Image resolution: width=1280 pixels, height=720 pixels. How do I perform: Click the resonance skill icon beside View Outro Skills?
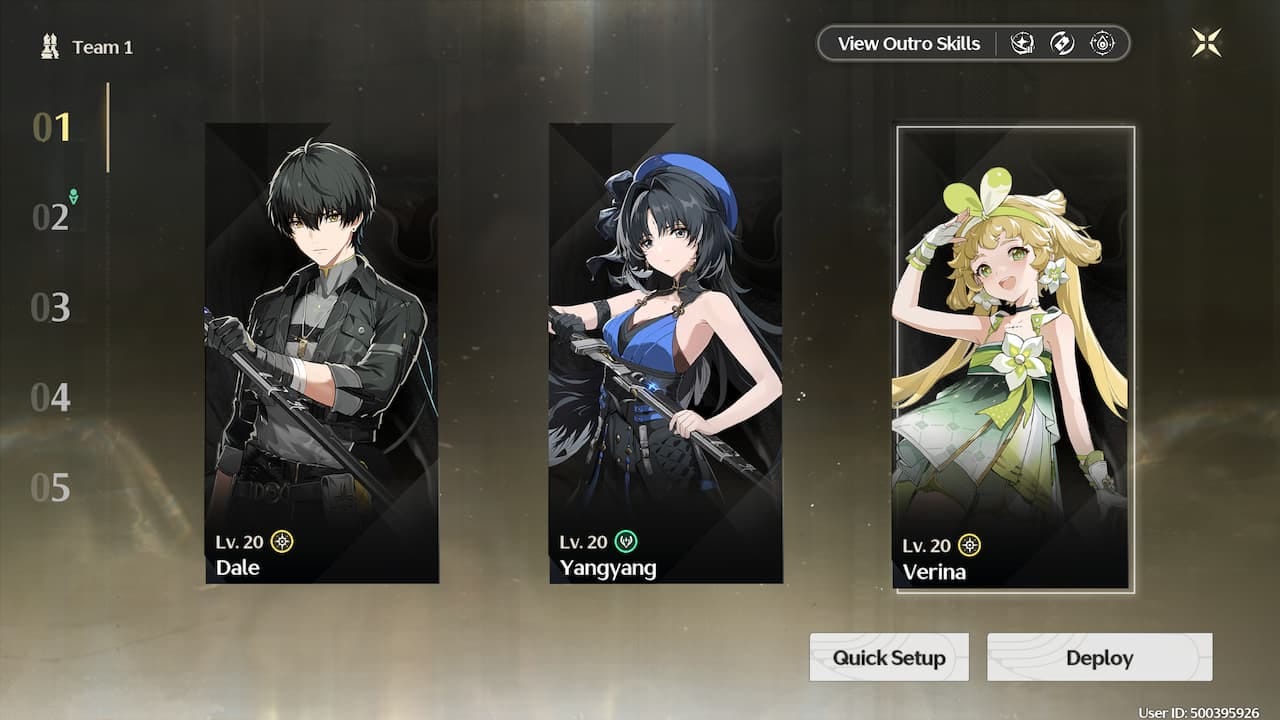click(x=1022, y=43)
